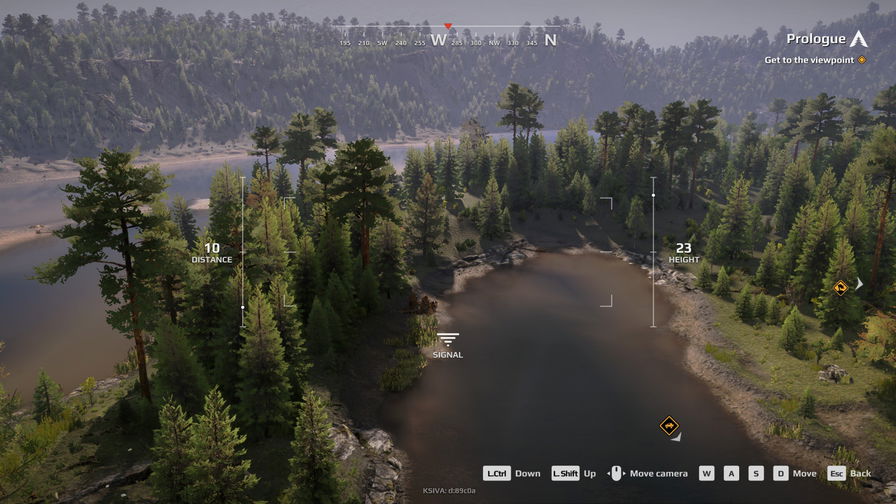Click the compass heading bar
Image resolution: width=896 pixels, height=504 pixels.
[447, 40]
